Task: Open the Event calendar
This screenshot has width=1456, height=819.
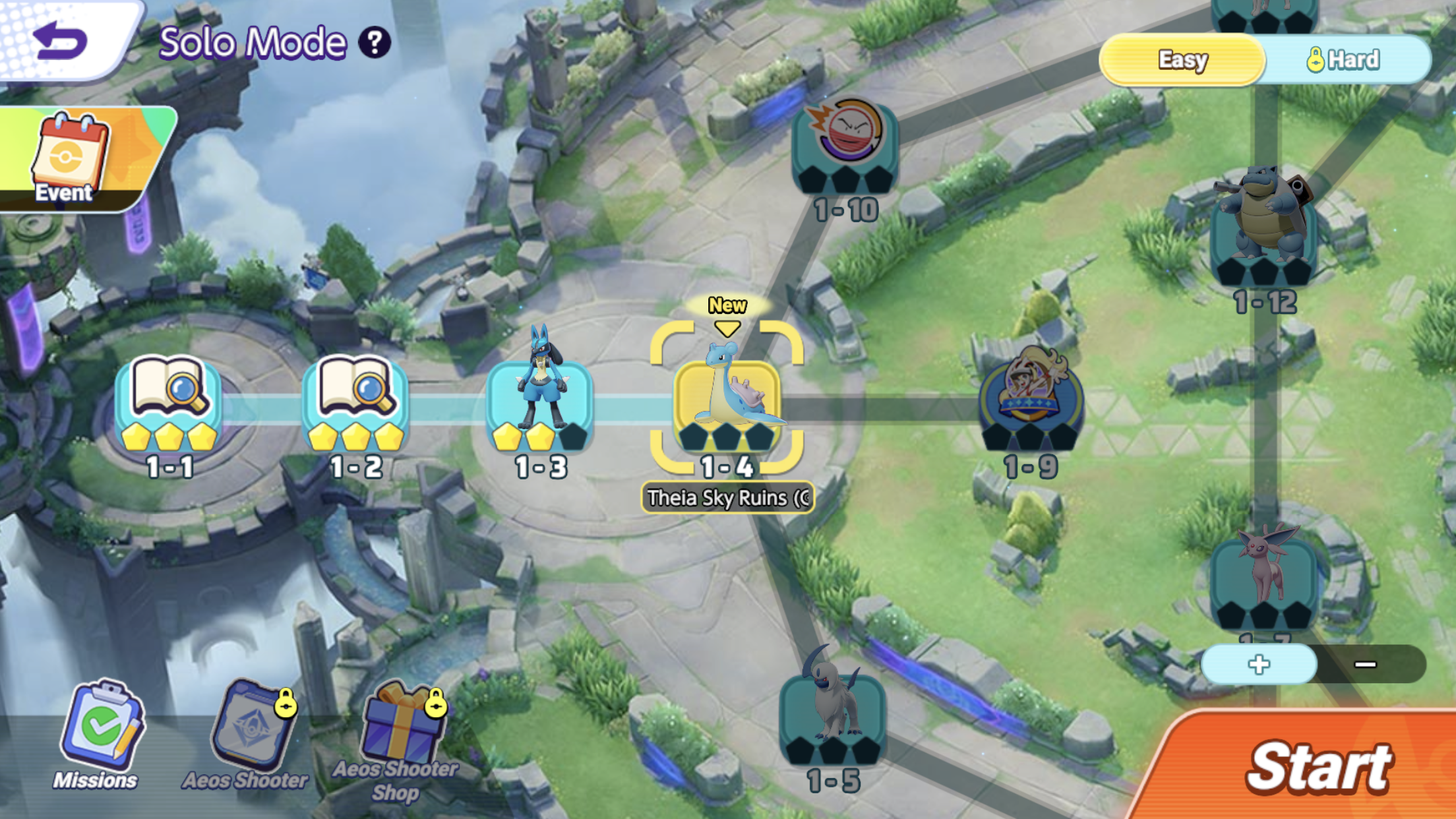Action: tap(73, 158)
